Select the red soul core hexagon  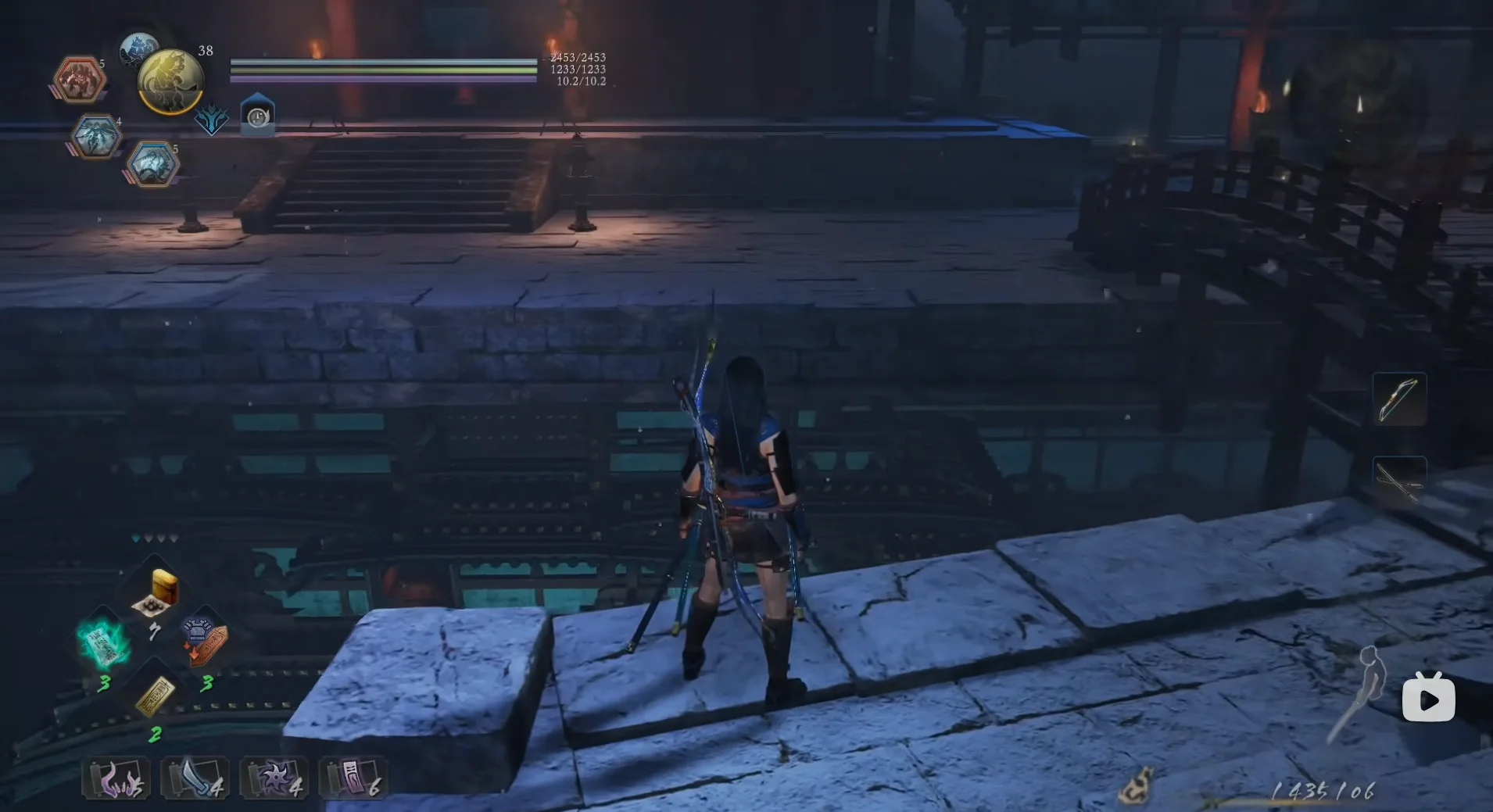coord(80,80)
